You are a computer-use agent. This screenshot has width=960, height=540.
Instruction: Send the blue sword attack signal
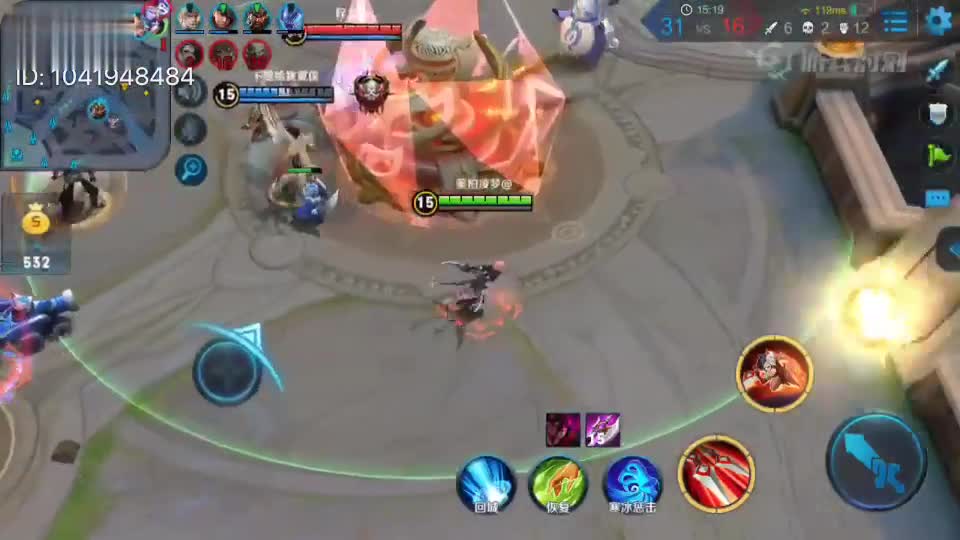(x=937, y=72)
